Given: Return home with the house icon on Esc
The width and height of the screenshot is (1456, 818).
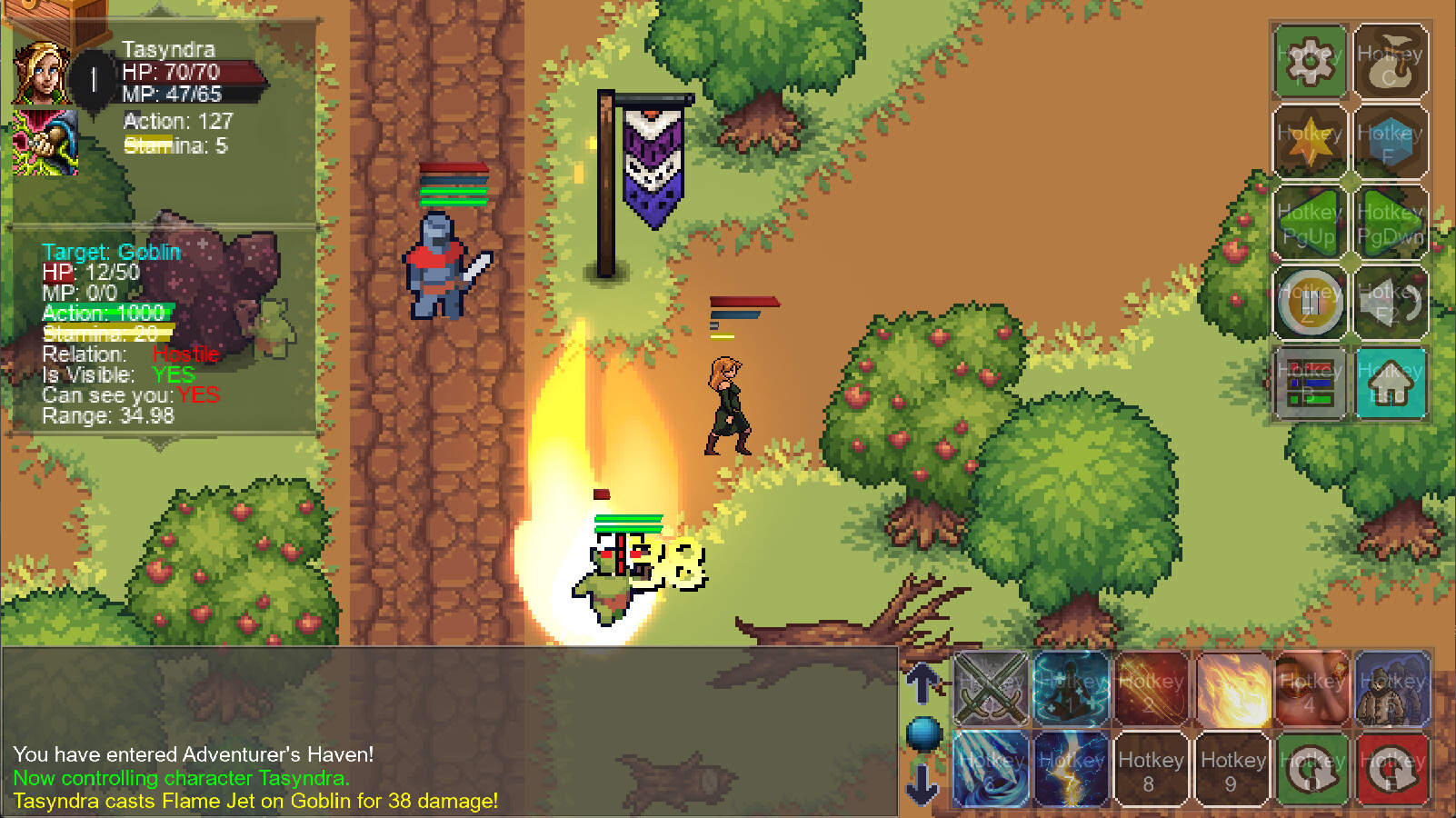Looking at the screenshot, I should tap(1391, 382).
